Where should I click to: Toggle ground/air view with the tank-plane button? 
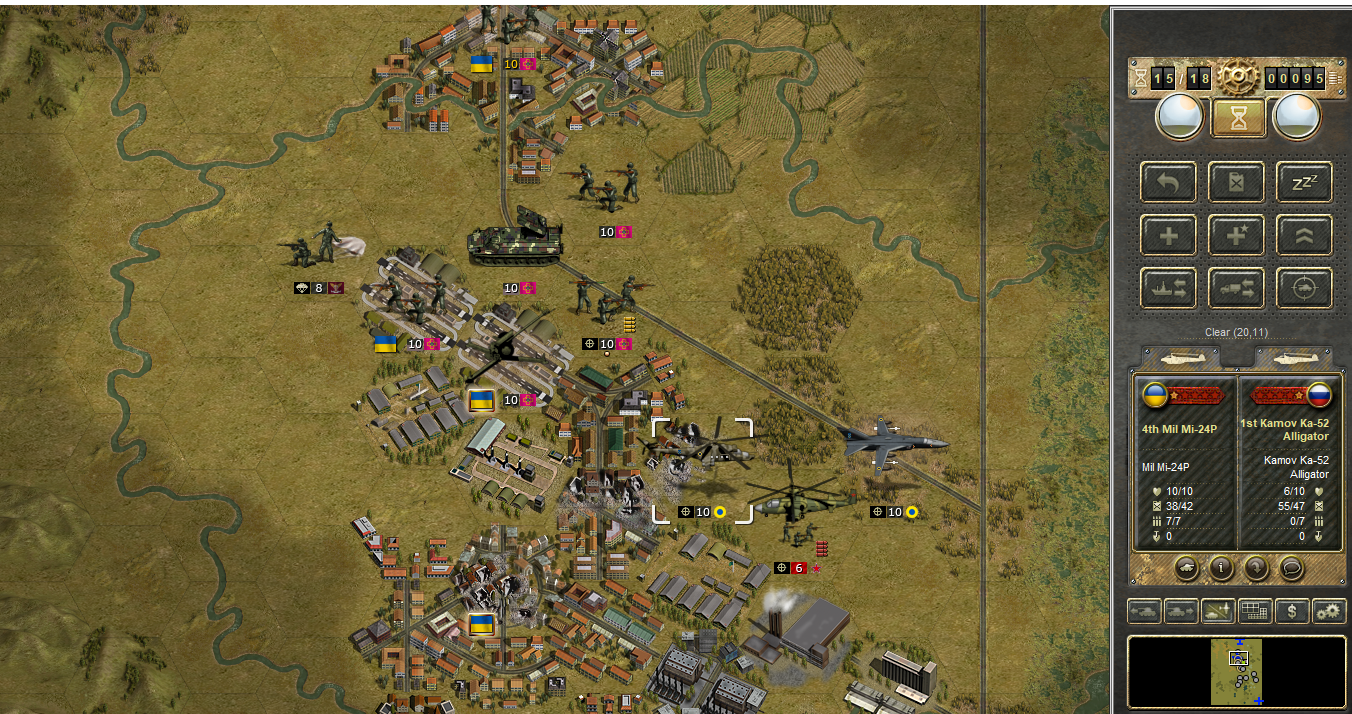1218,610
